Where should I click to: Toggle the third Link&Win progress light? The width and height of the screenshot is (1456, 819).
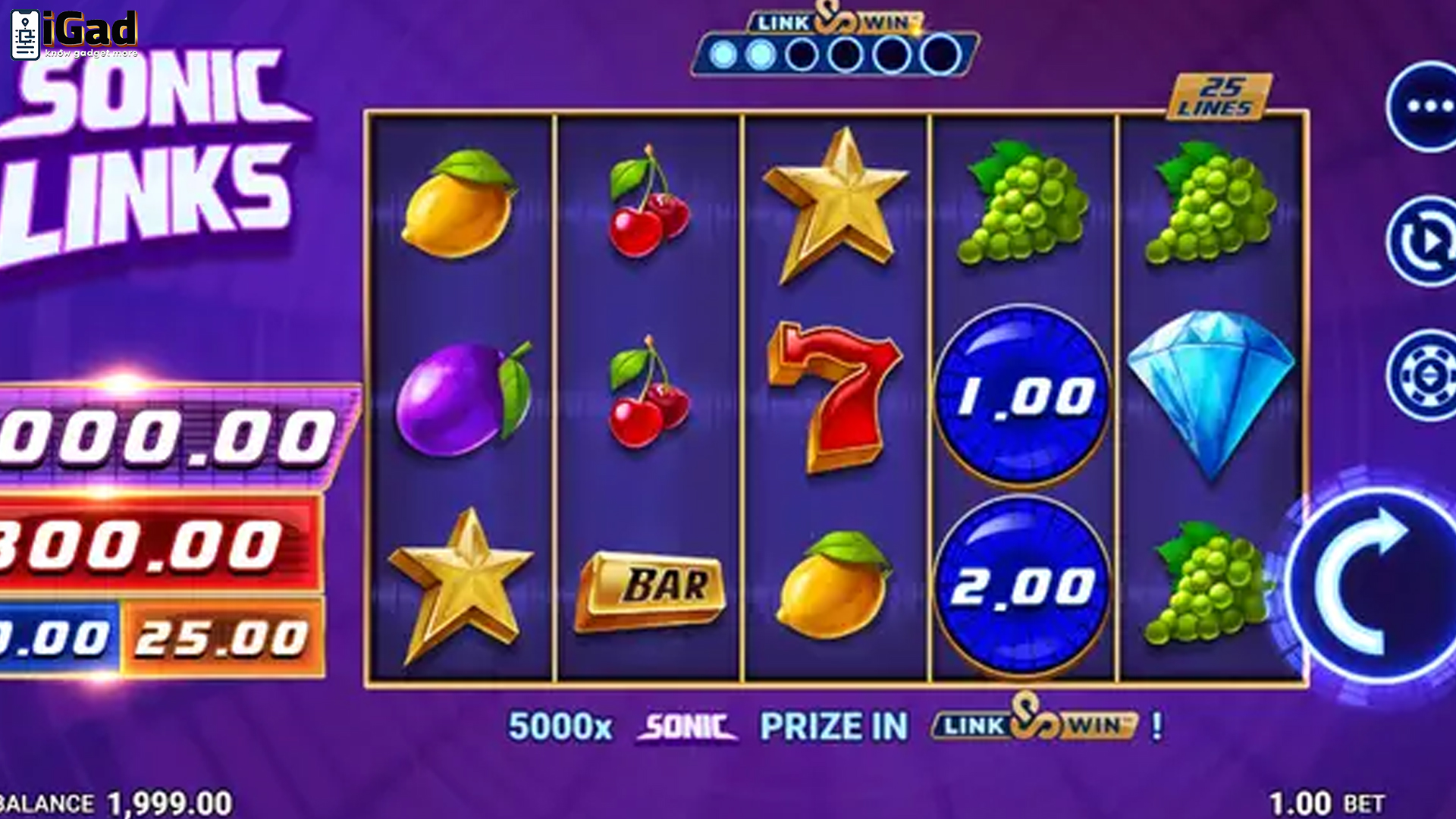[803, 54]
